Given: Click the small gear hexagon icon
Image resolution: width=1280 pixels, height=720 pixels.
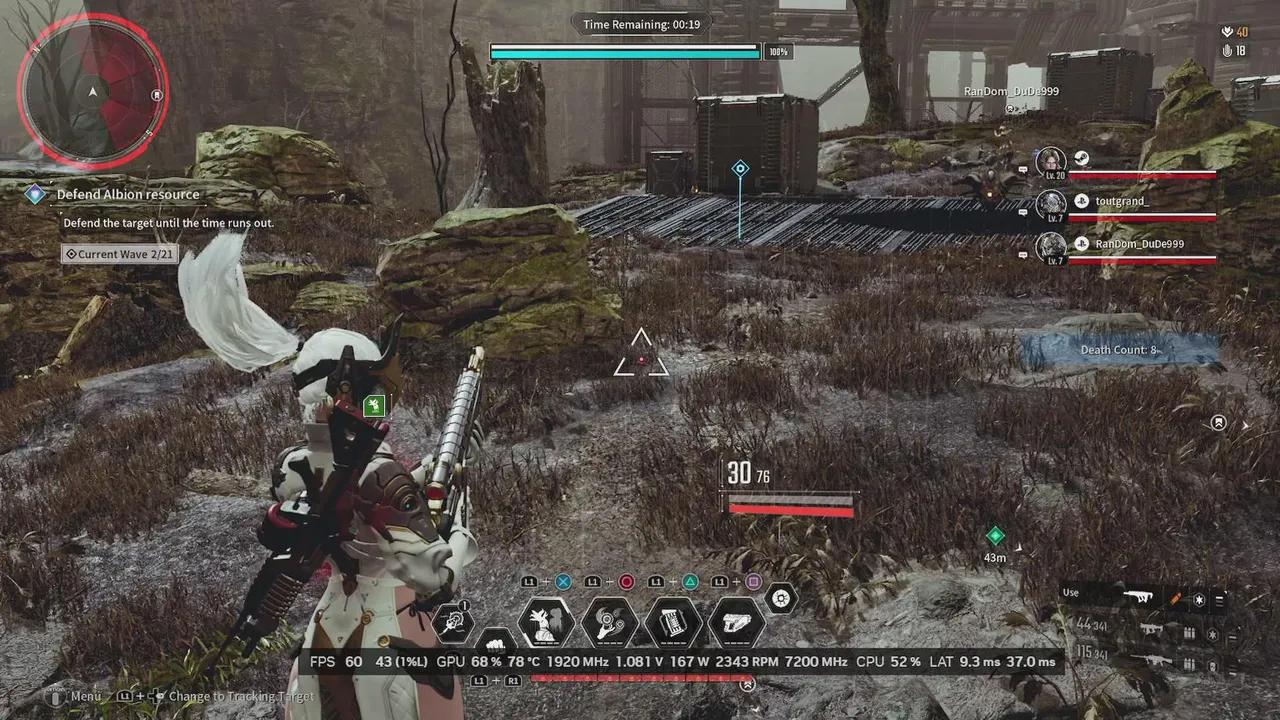Looking at the screenshot, I should pyautogui.click(x=781, y=598).
